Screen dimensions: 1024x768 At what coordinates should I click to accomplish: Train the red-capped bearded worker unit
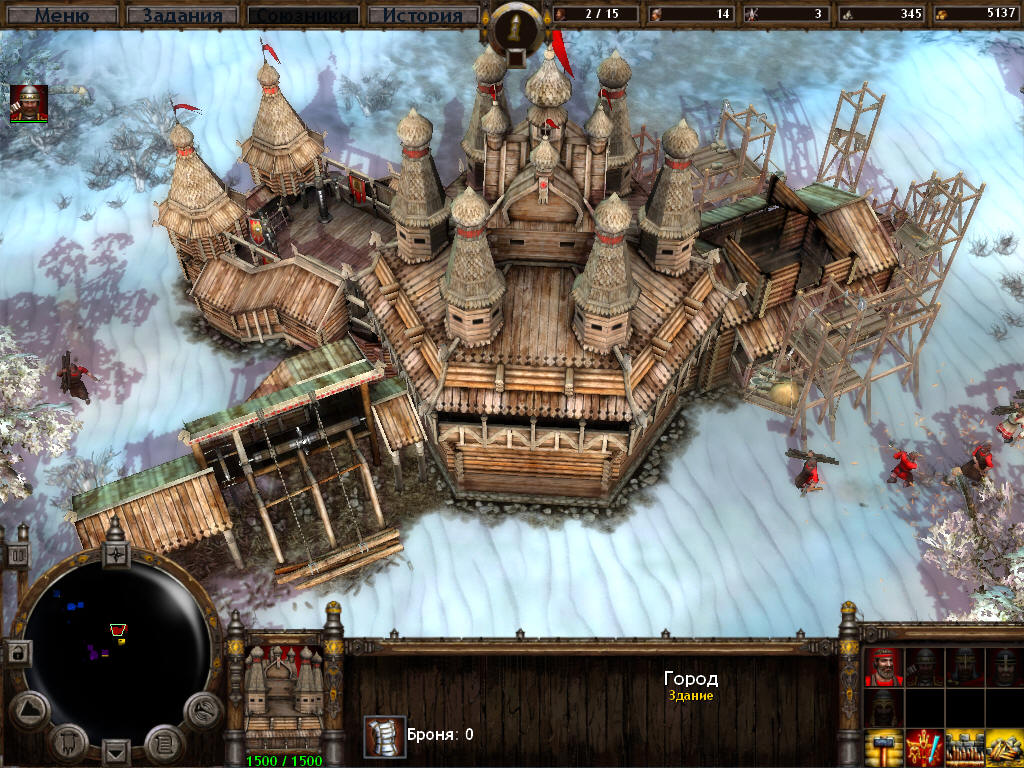click(x=884, y=666)
